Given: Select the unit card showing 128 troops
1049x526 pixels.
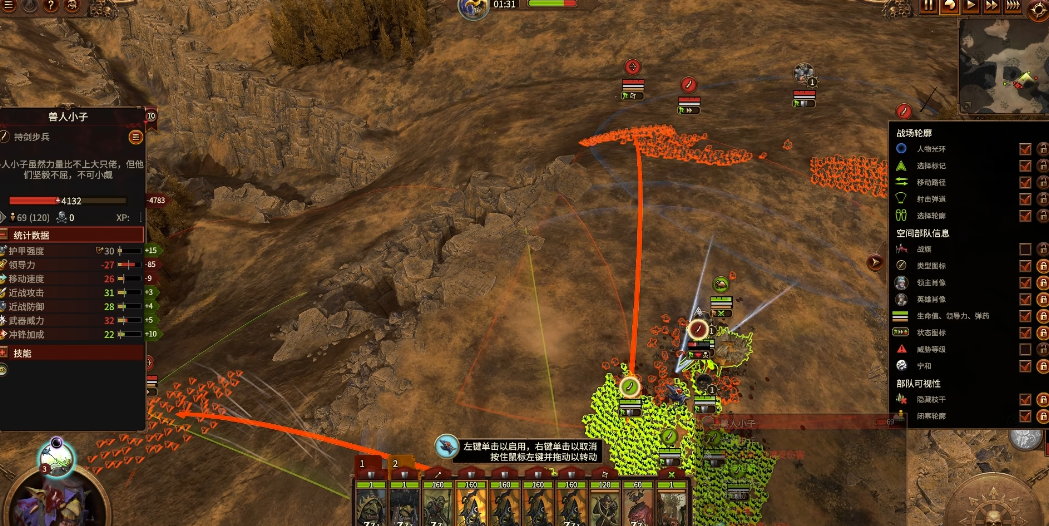Looking at the screenshot, I should [606, 499].
